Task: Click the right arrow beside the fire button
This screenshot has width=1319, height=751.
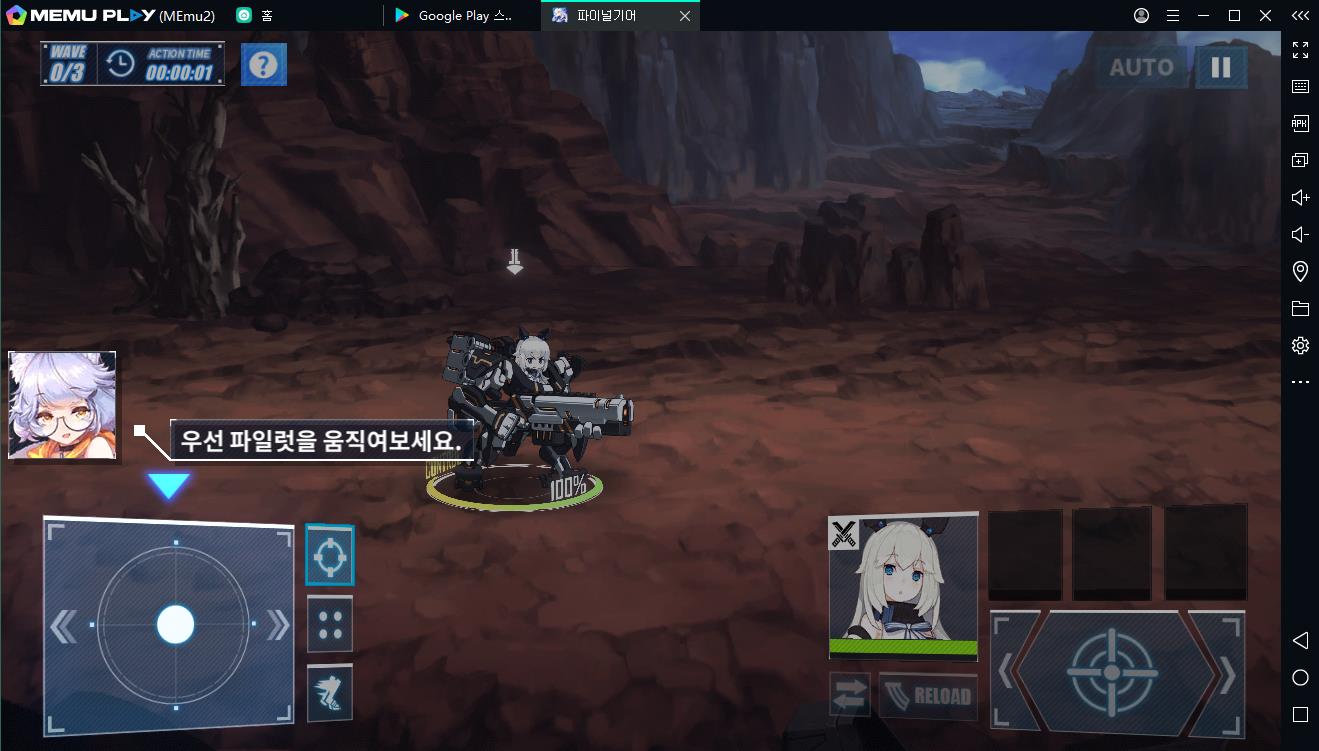Action: 1223,672
